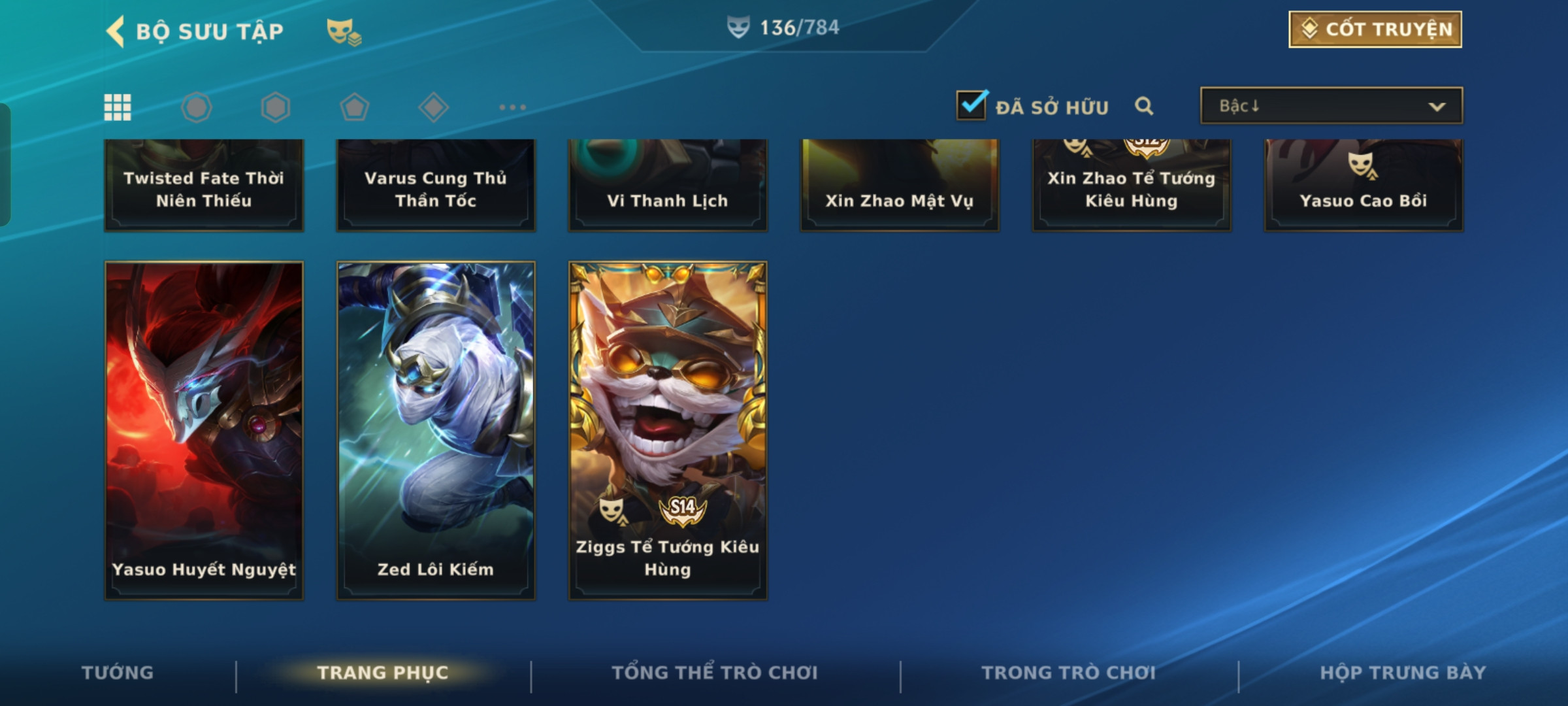
Task: Select the Vi Thanh Lịch skin card
Action: coord(668,186)
